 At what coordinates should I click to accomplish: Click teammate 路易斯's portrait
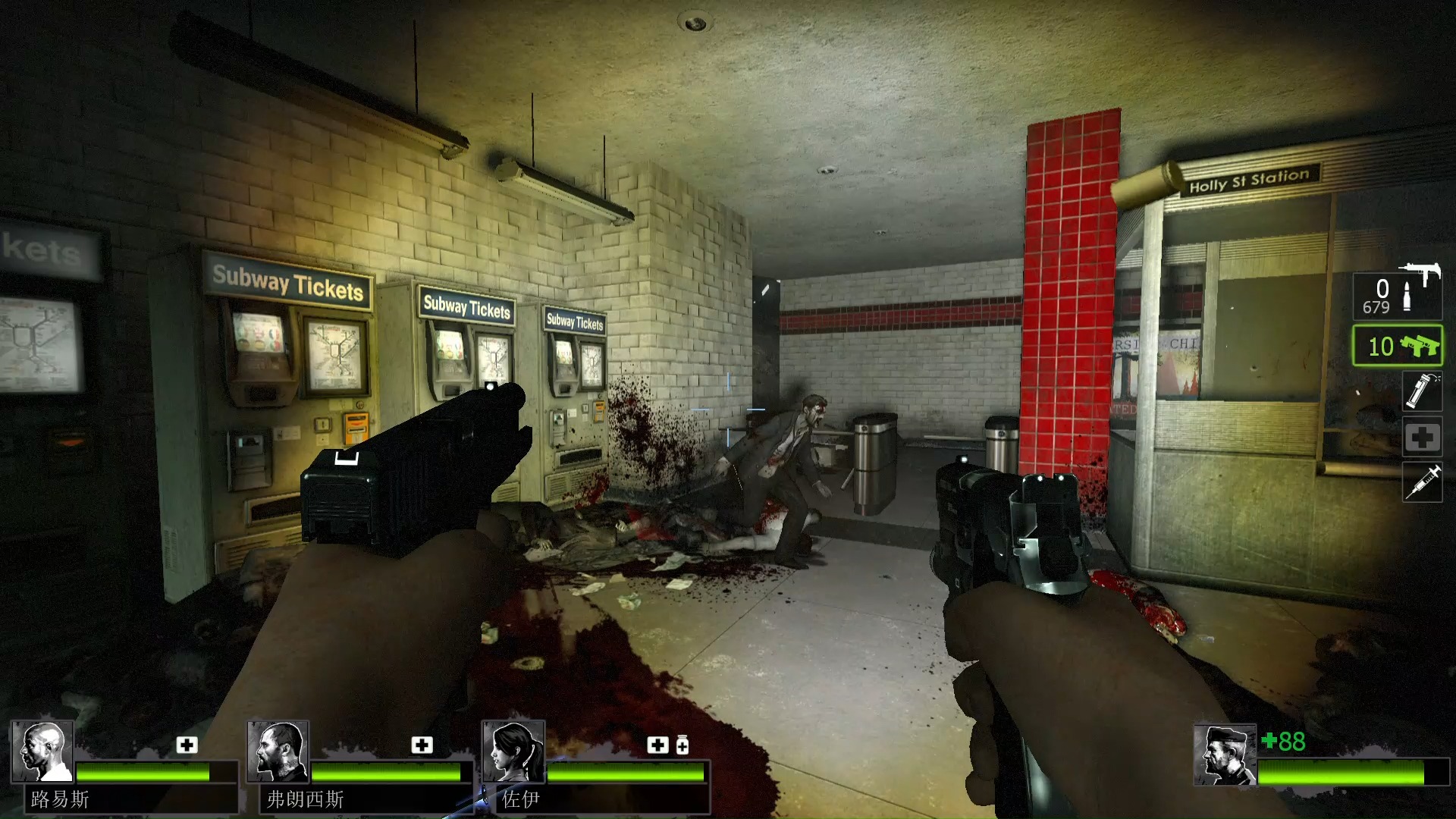[42, 751]
